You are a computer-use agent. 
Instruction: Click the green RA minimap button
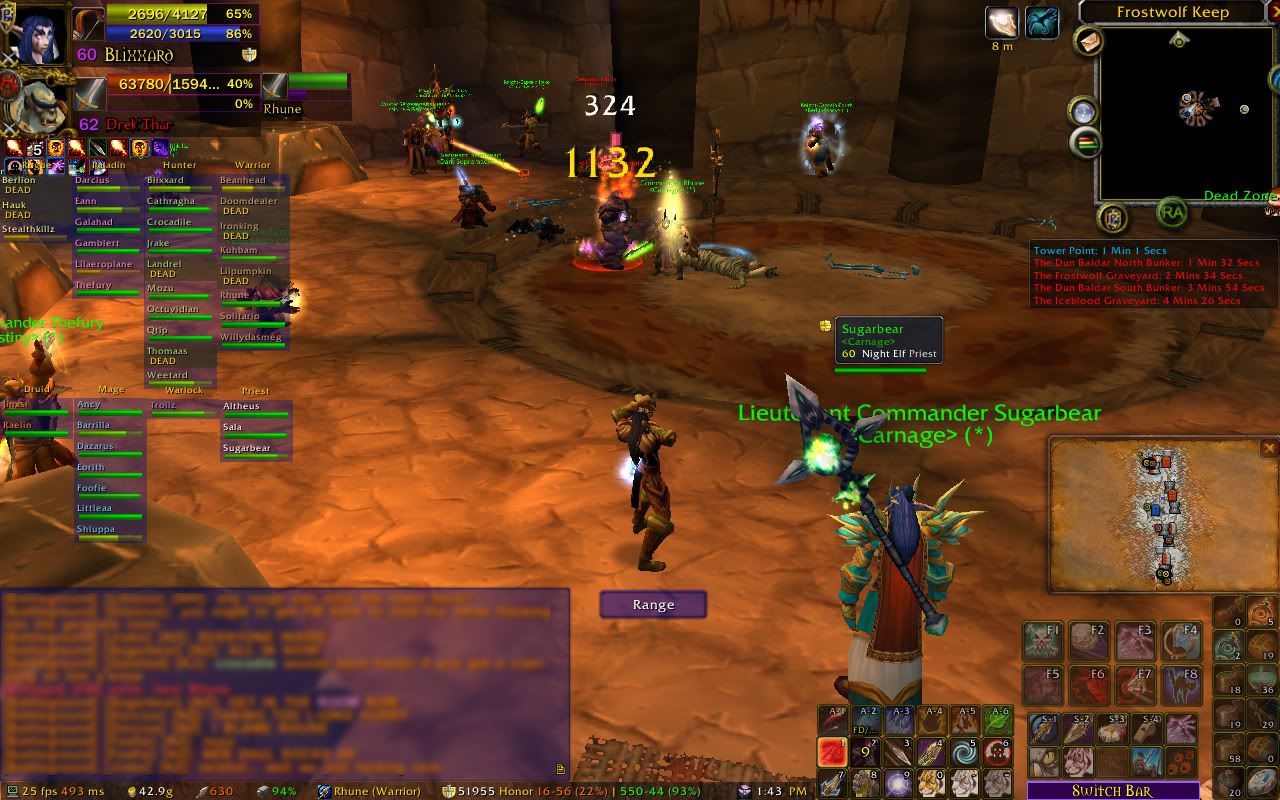coord(1172,212)
